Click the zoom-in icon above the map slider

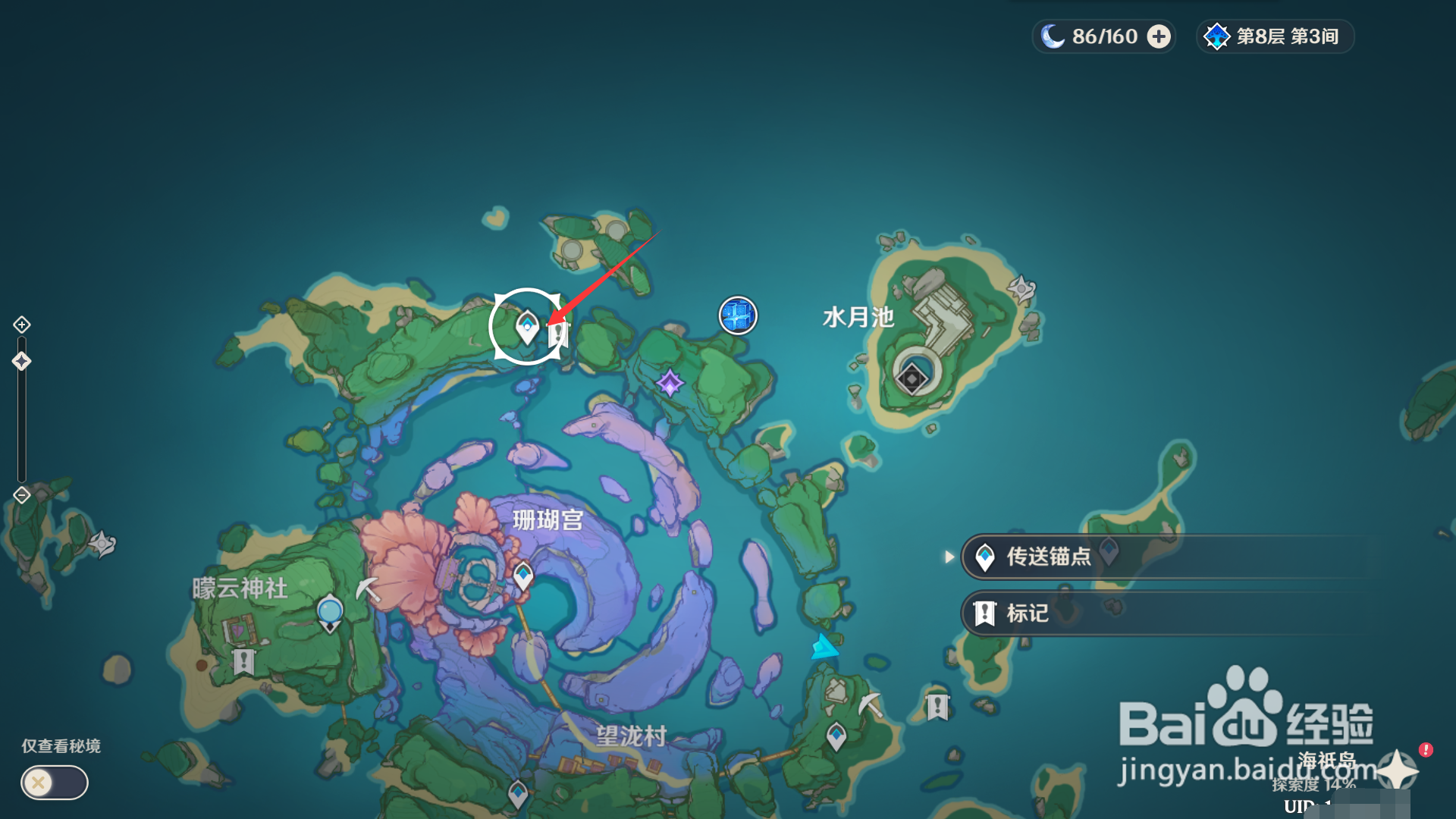point(21,324)
